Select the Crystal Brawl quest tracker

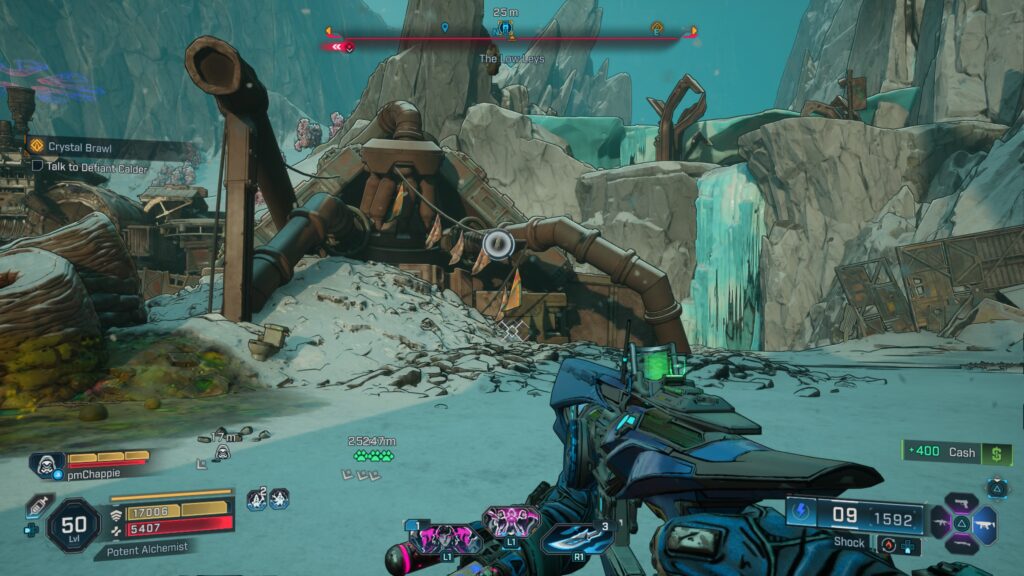70,146
